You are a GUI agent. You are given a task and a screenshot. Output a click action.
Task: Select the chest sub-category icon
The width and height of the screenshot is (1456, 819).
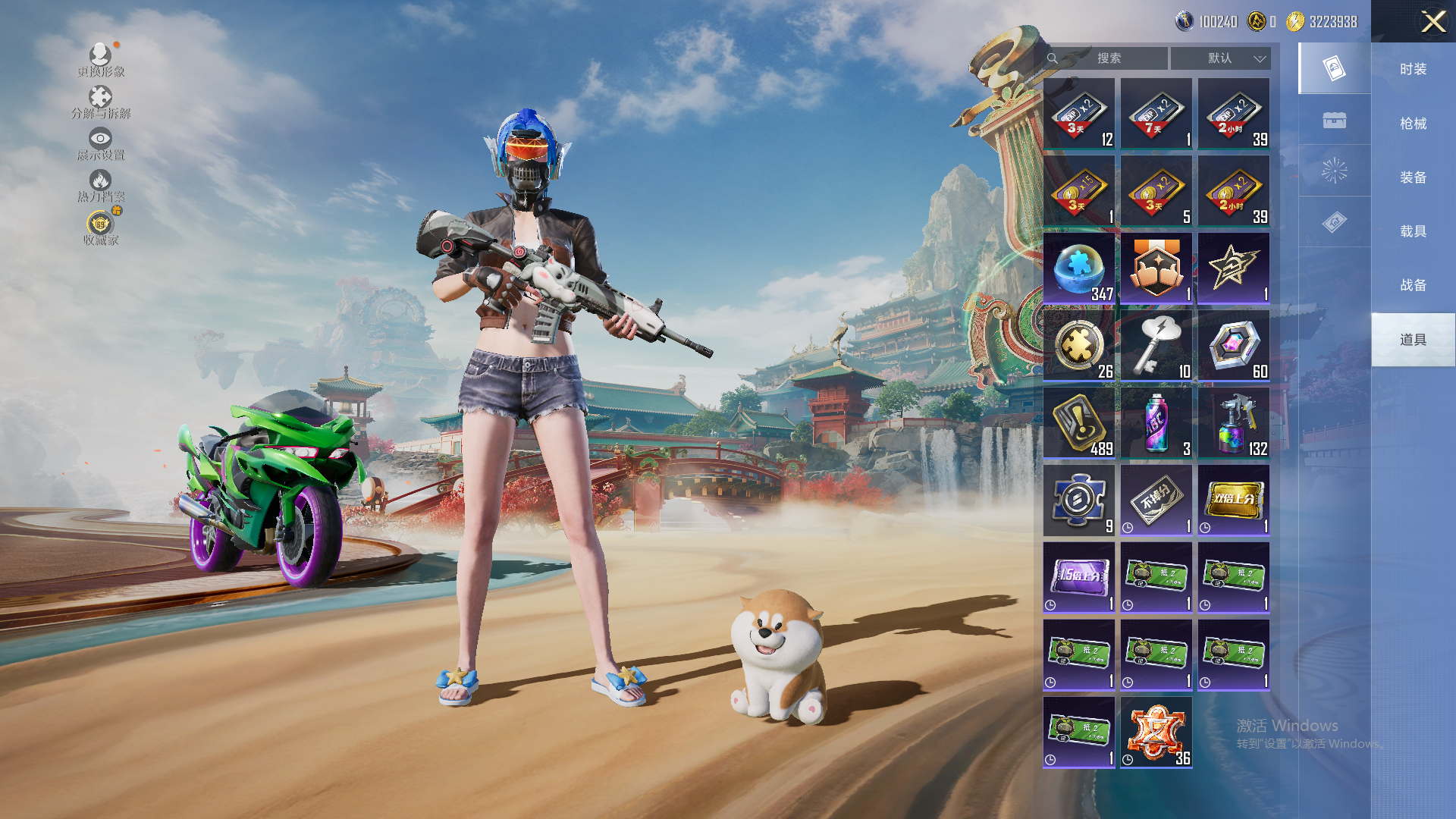(1334, 121)
